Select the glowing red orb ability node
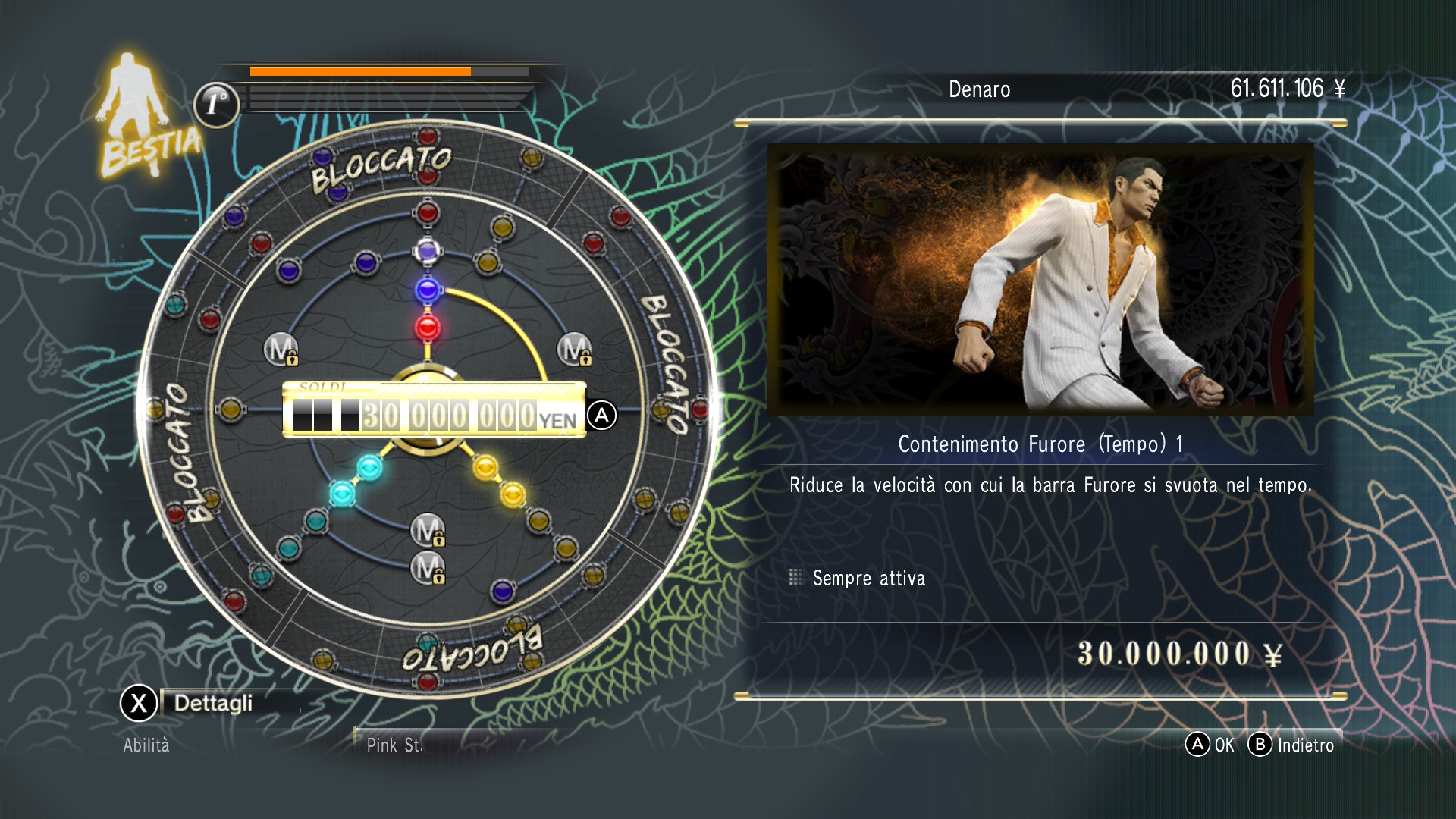Viewport: 1456px width, 819px height. pos(427,328)
